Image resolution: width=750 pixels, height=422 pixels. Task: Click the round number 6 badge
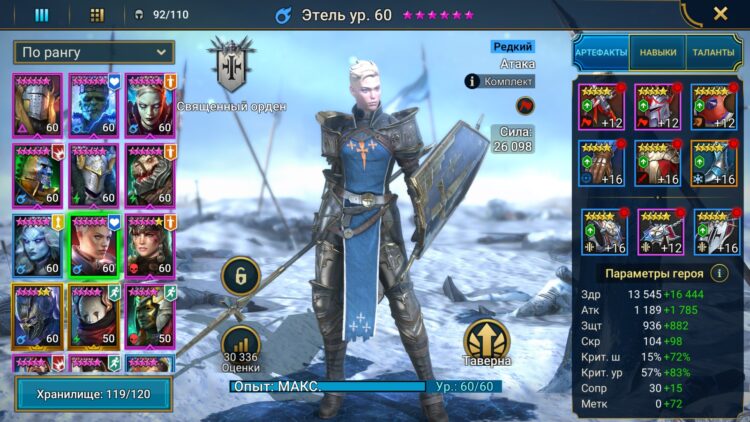coord(241,275)
